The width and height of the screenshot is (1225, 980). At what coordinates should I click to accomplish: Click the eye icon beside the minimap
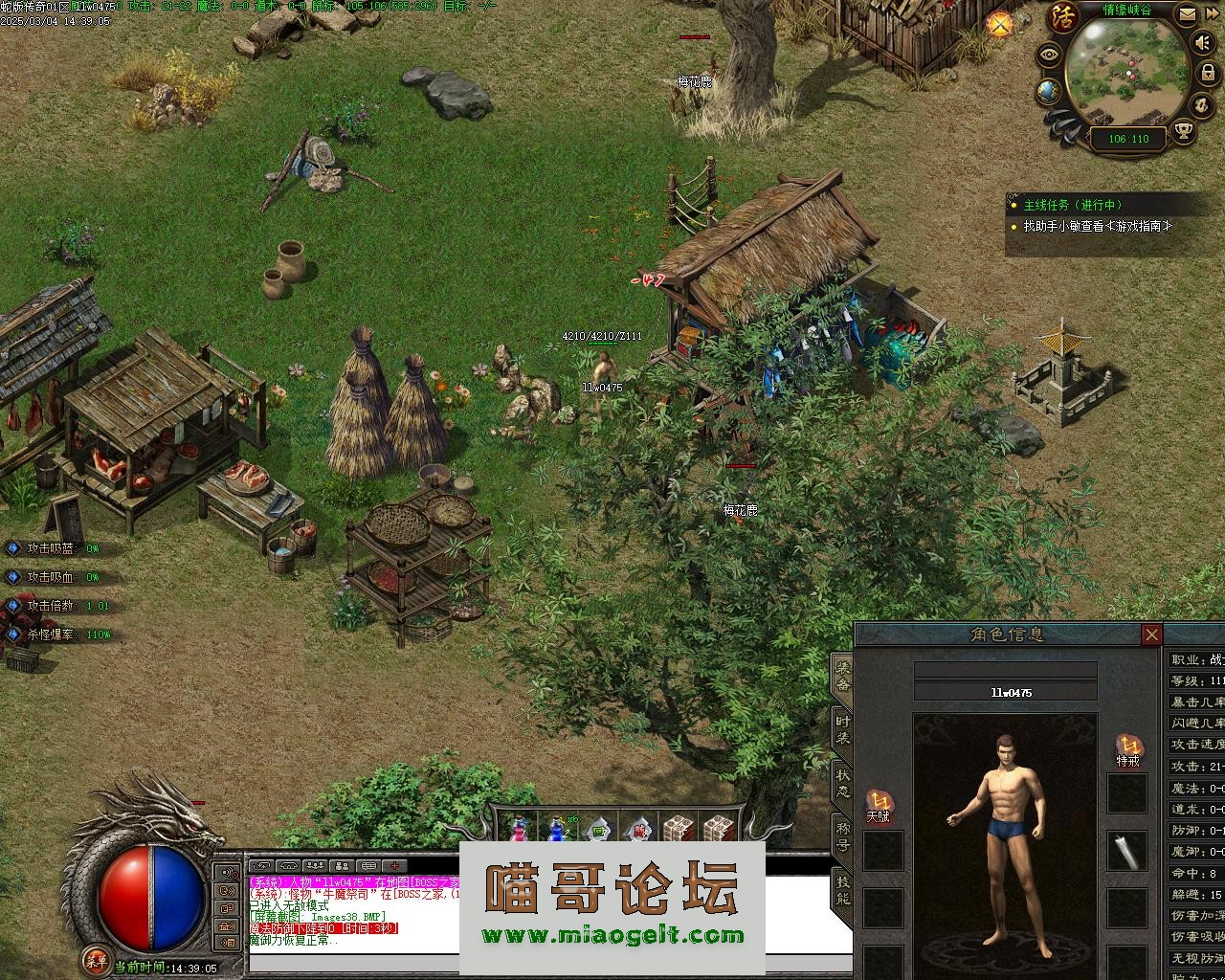[1050, 54]
